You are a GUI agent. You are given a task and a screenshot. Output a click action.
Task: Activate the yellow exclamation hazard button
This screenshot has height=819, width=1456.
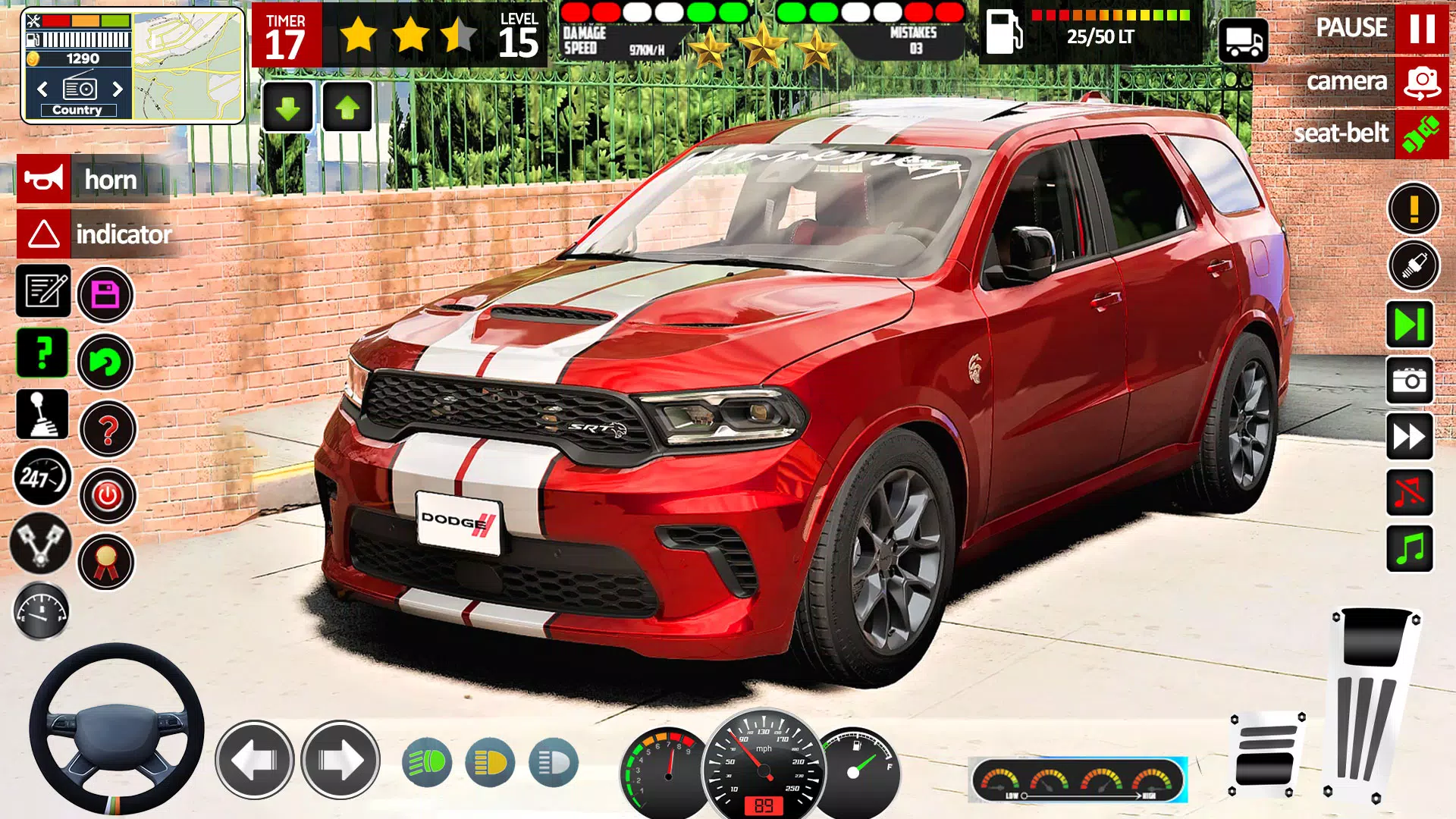pos(1414,208)
